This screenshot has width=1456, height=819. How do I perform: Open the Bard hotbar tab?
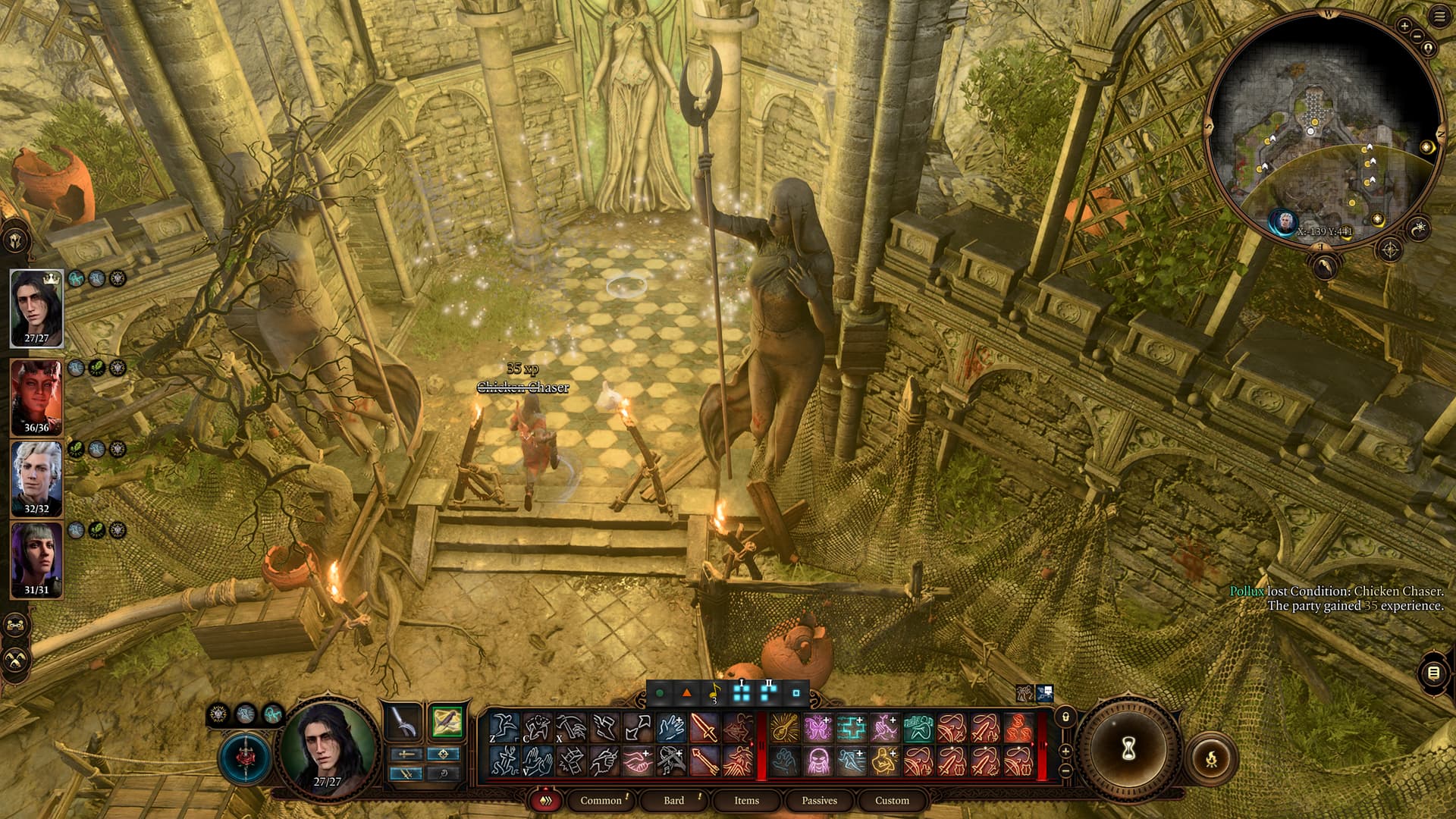tap(673, 800)
